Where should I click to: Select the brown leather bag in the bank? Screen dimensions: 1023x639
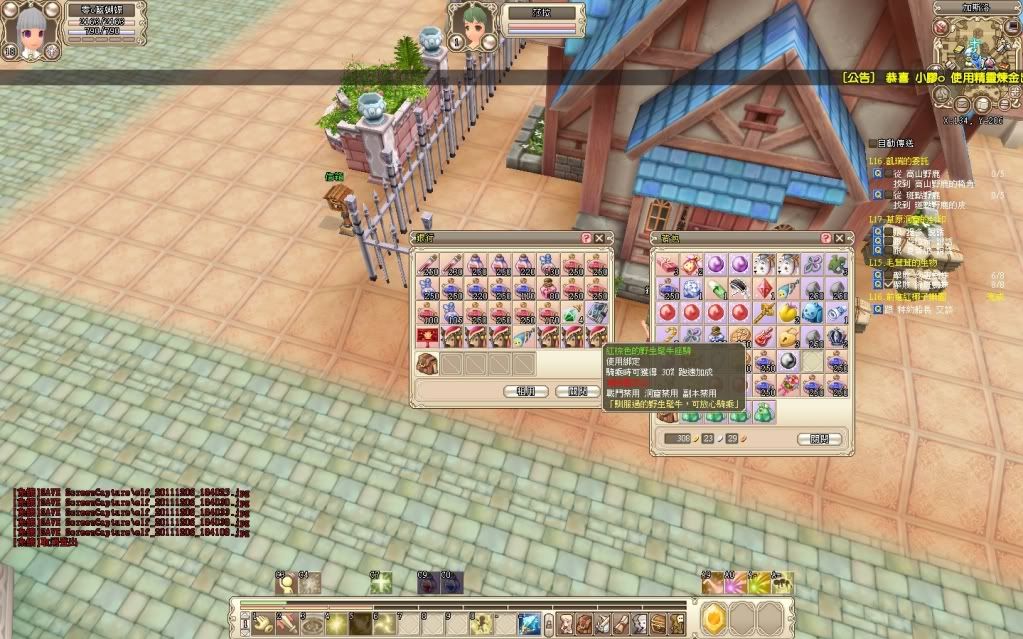pyautogui.click(x=427, y=363)
